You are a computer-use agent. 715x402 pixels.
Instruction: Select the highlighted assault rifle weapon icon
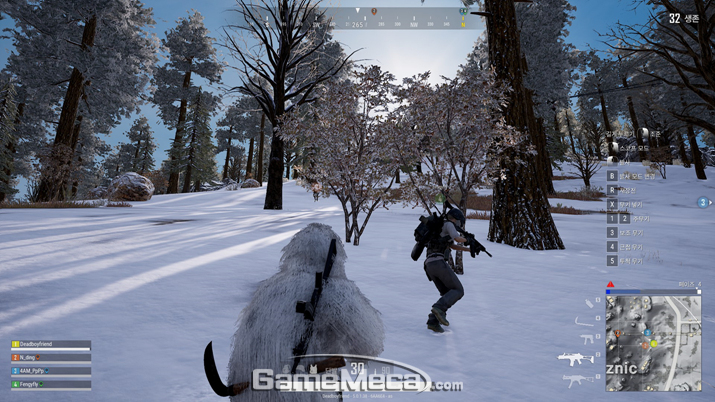pos(576,358)
